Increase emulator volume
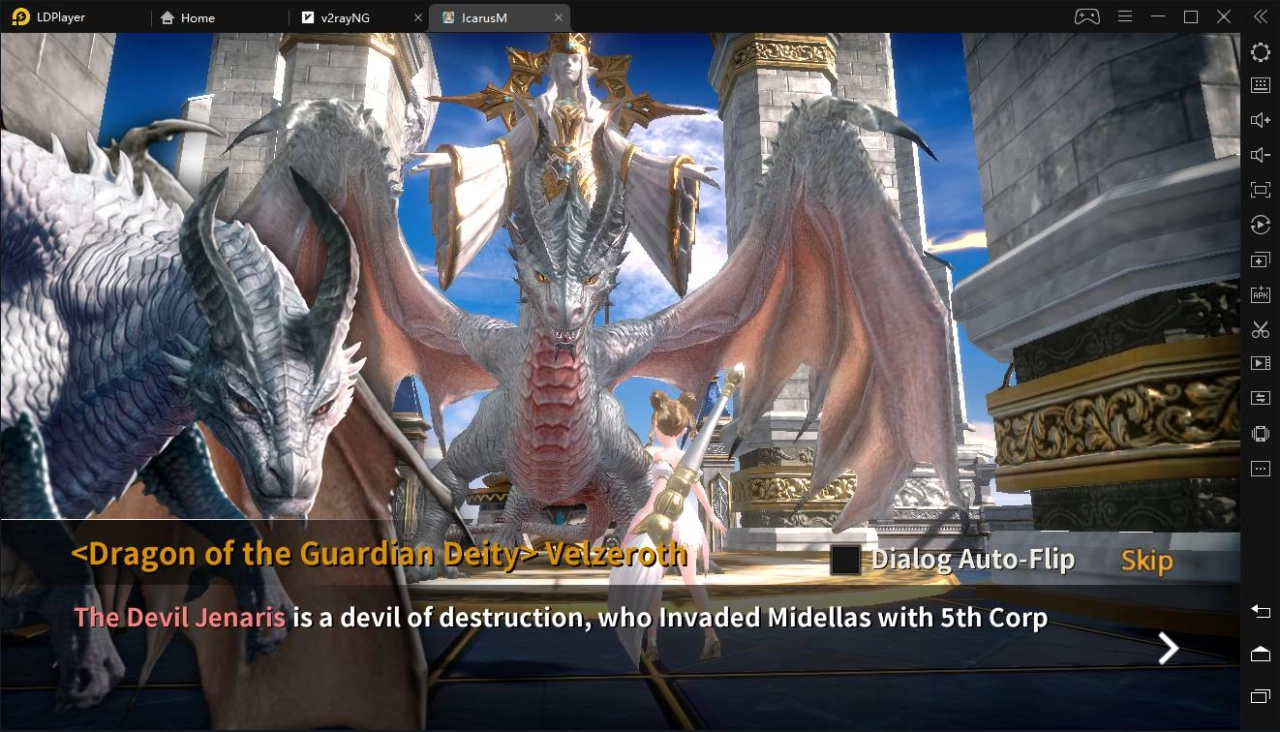Image resolution: width=1280 pixels, height=732 pixels. click(1258, 119)
